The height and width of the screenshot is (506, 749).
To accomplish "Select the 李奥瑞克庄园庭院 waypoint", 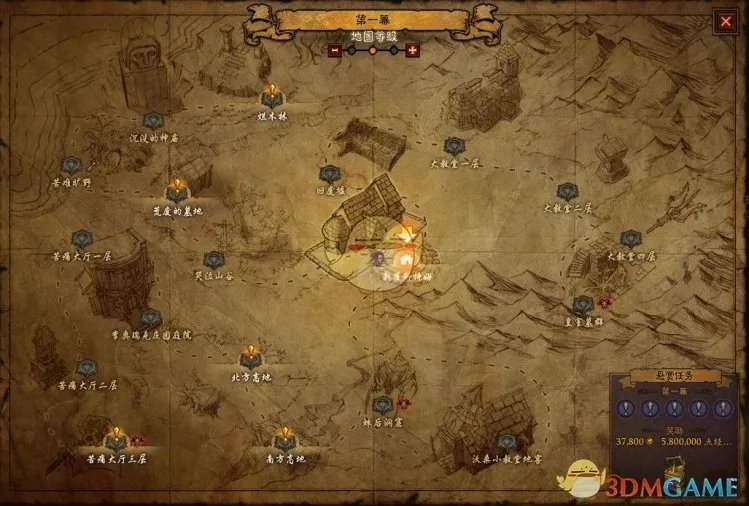I will 150,318.
